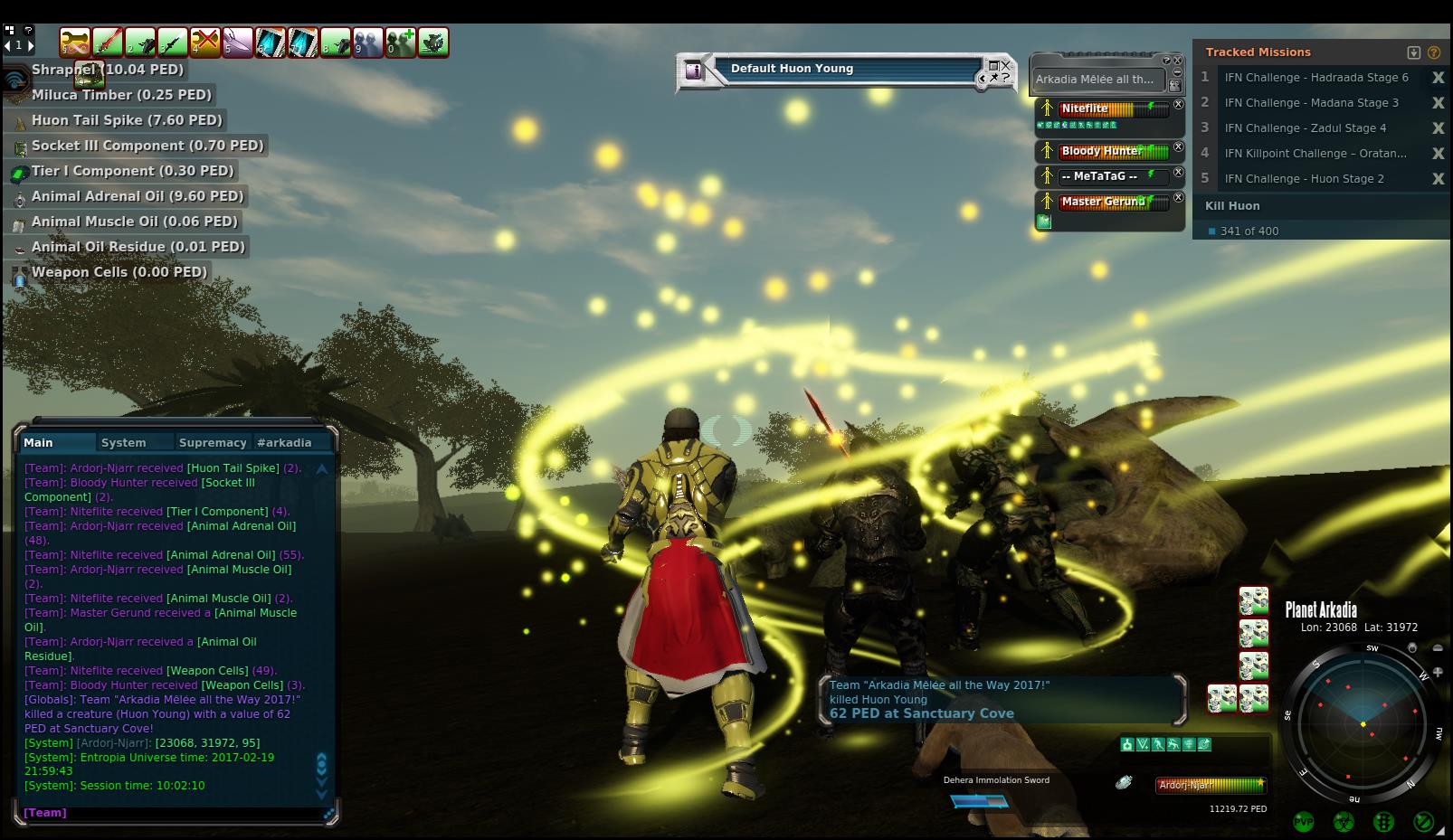Open the Supremacy chat tab

click(213, 443)
